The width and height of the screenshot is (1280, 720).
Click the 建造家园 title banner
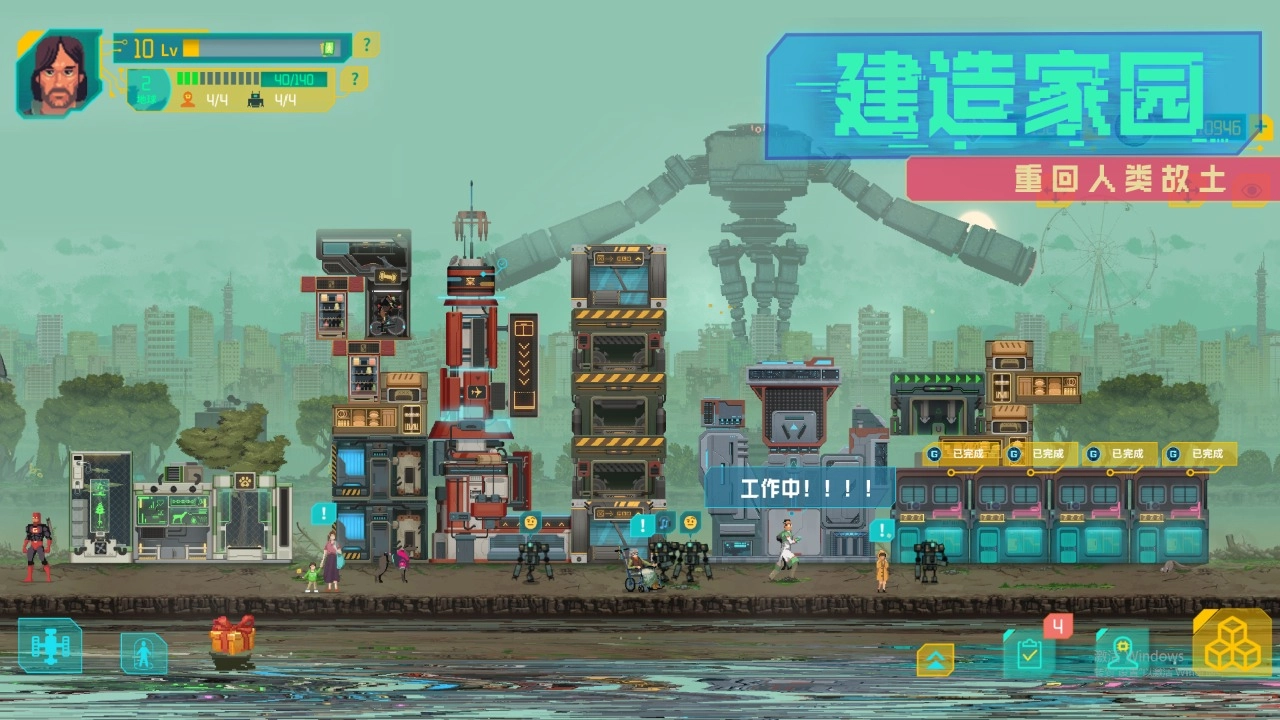(x=1013, y=97)
